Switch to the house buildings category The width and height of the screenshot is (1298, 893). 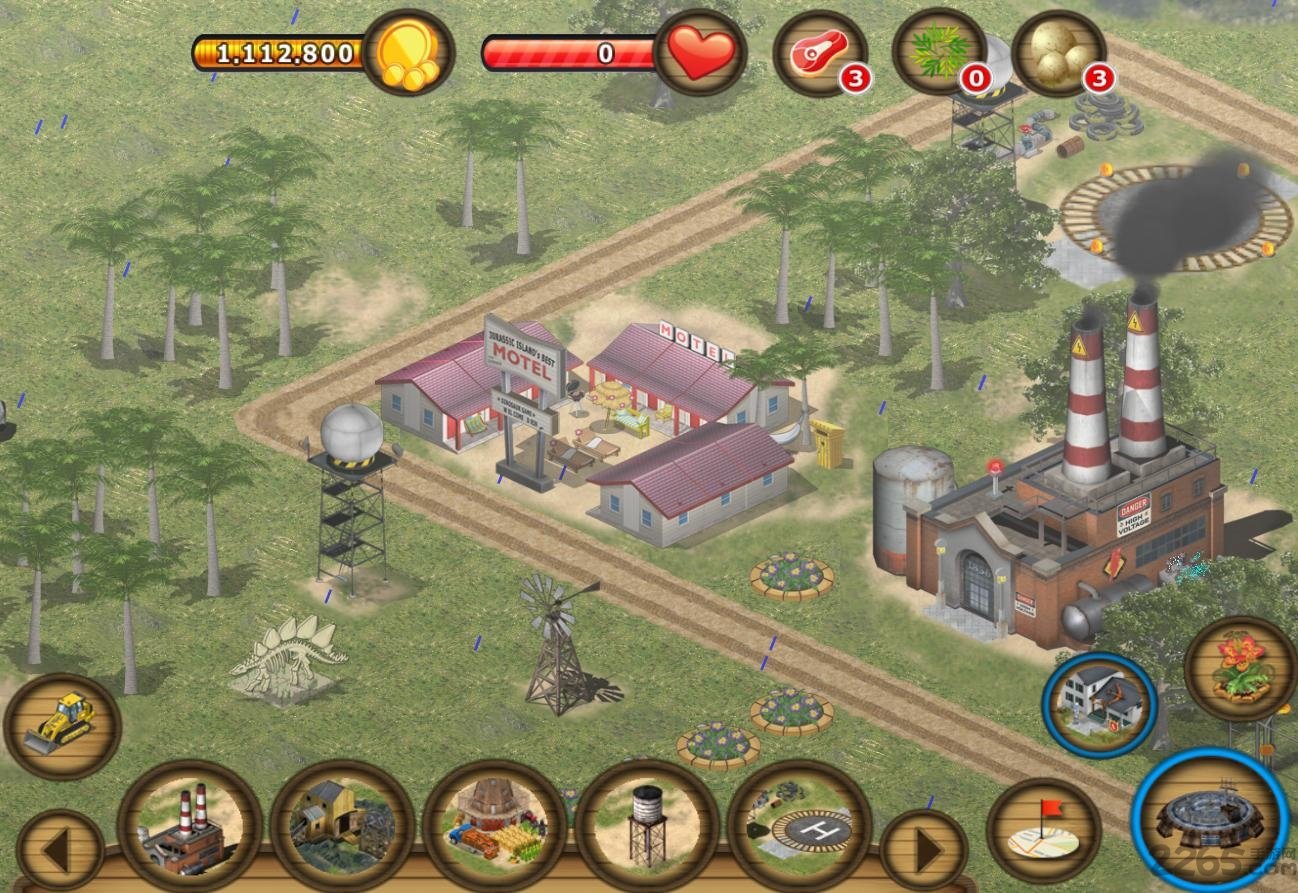point(1099,705)
